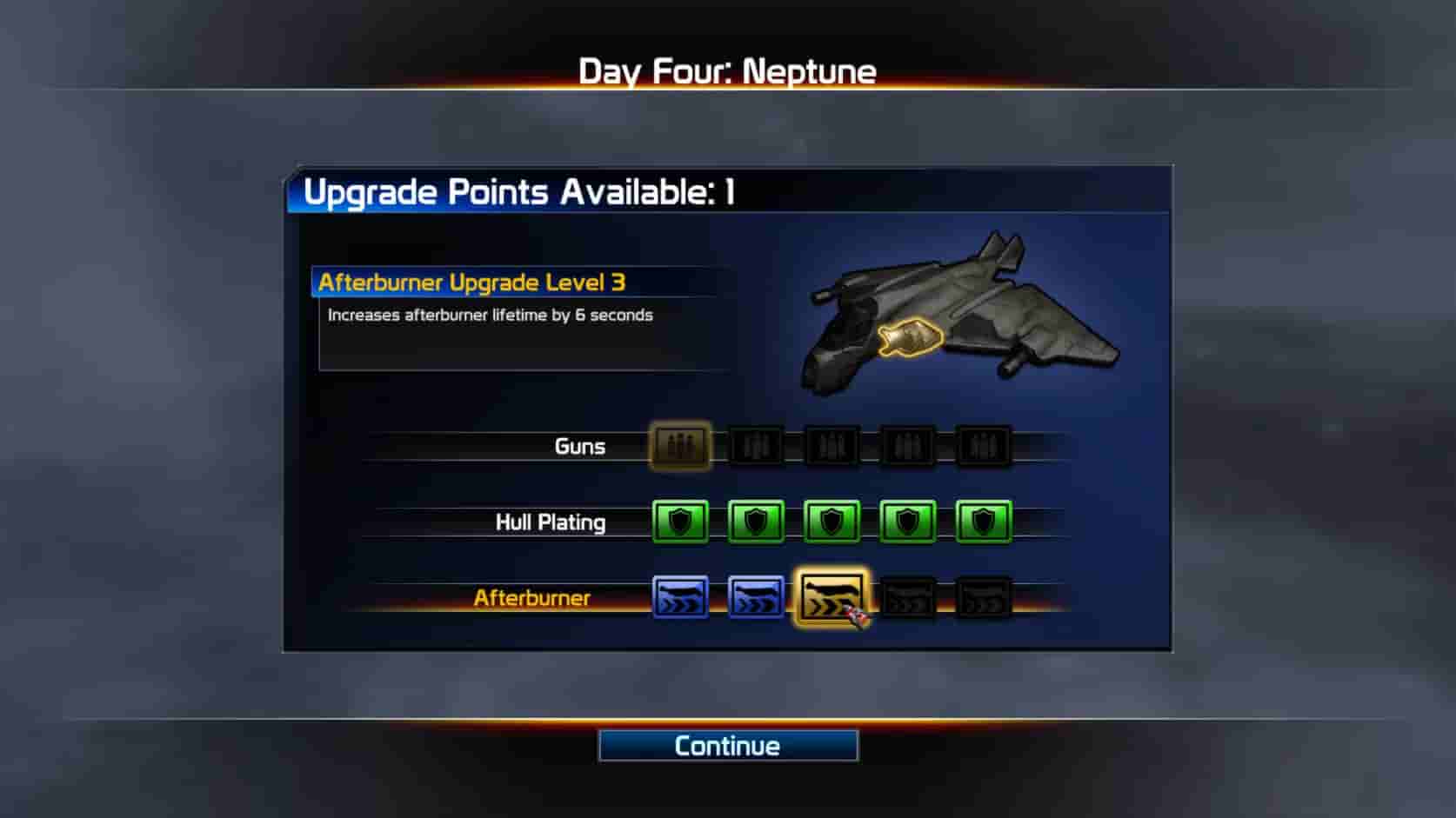Click the second blue Afterburner upgrade icon

pyautogui.click(x=757, y=596)
